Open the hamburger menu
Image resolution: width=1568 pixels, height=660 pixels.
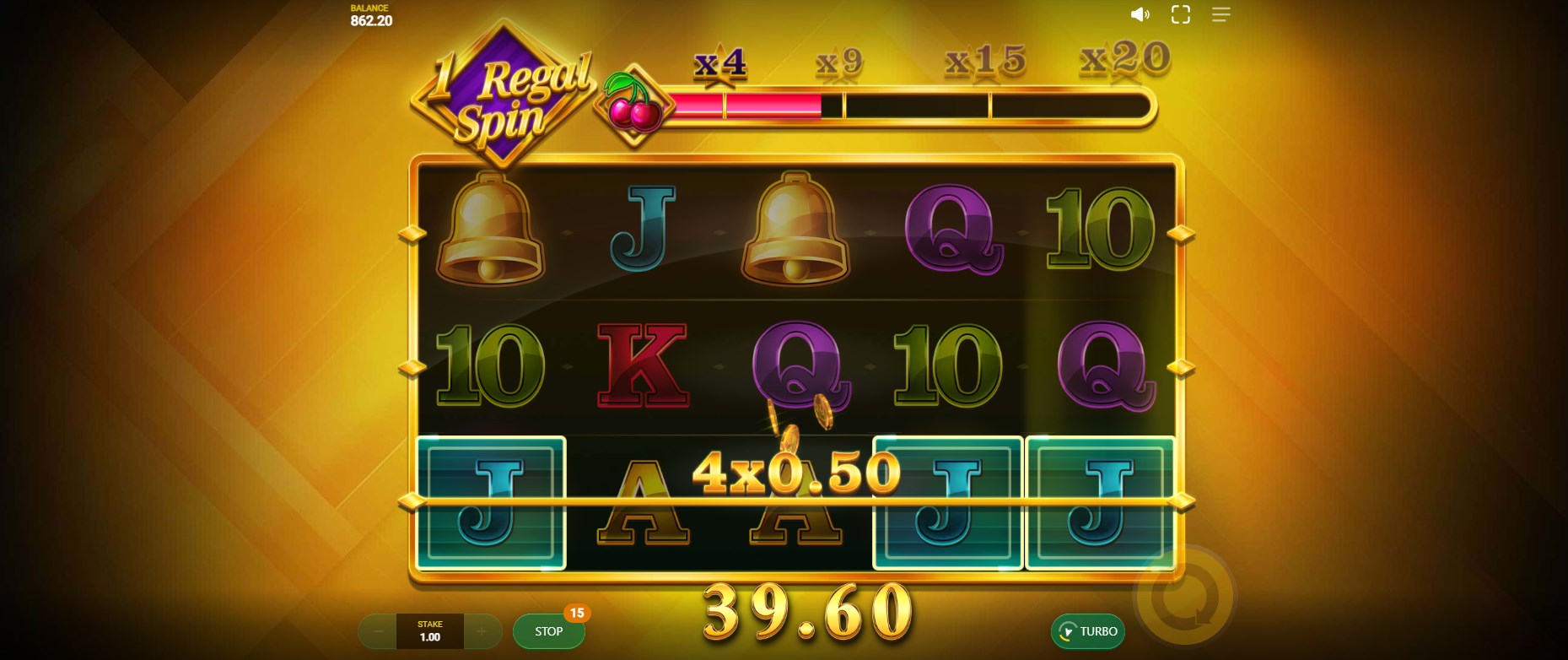click(x=1220, y=14)
